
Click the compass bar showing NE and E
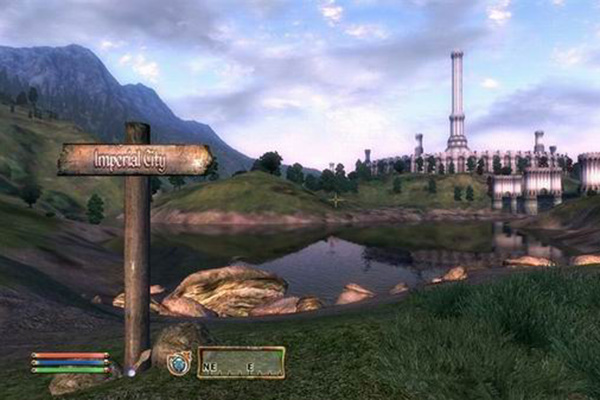click(241, 362)
